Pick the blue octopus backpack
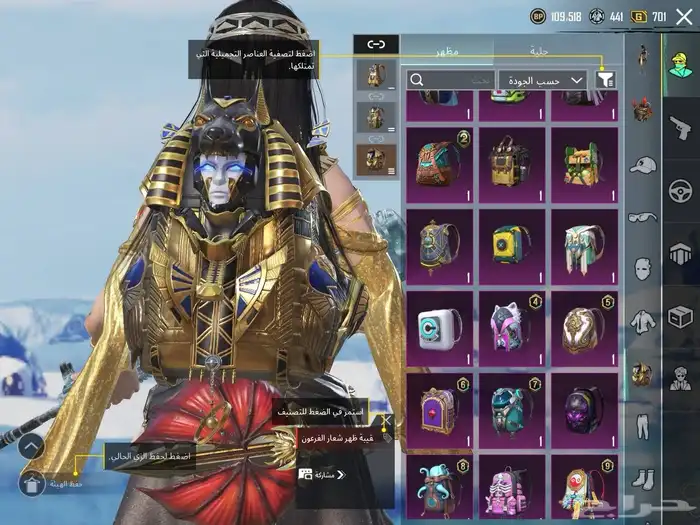The width and height of the screenshot is (700, 525). click(440, 488)
